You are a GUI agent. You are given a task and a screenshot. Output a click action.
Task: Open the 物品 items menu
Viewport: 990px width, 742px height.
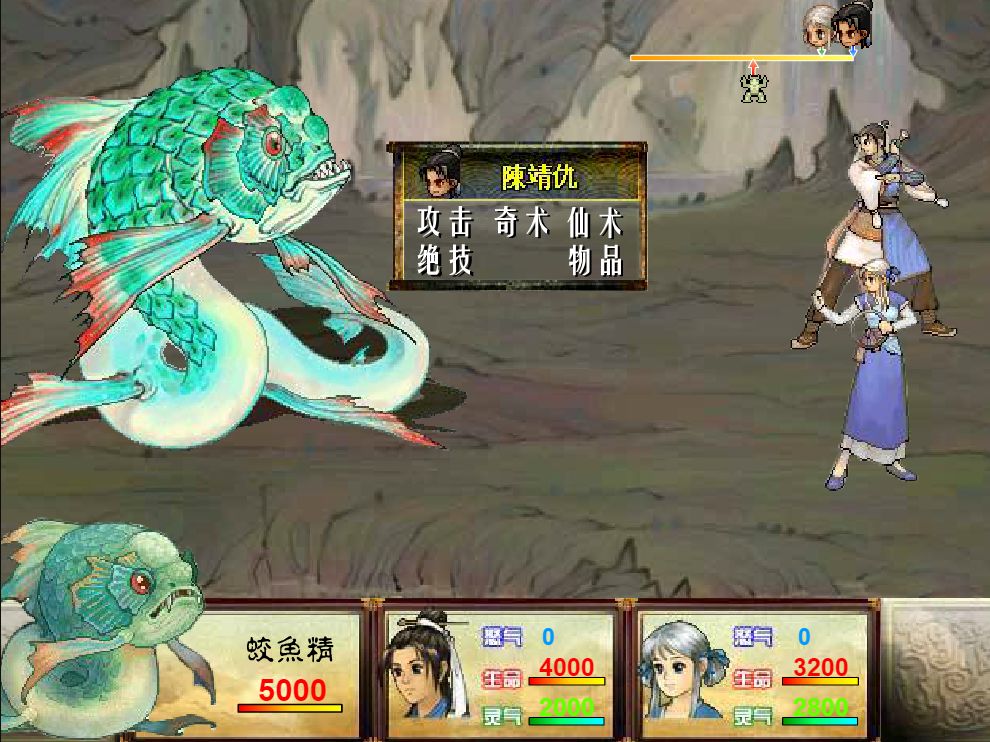(596, 261)
